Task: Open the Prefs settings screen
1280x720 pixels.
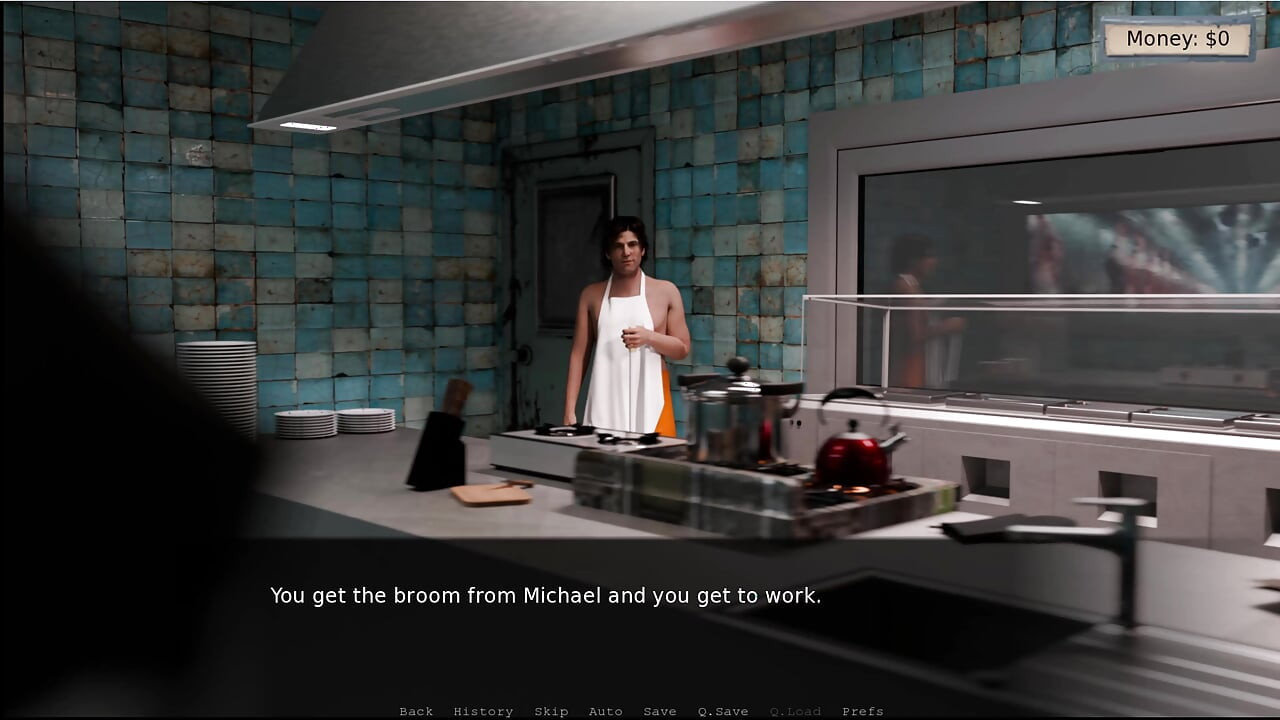Action: tap(862, 711)
